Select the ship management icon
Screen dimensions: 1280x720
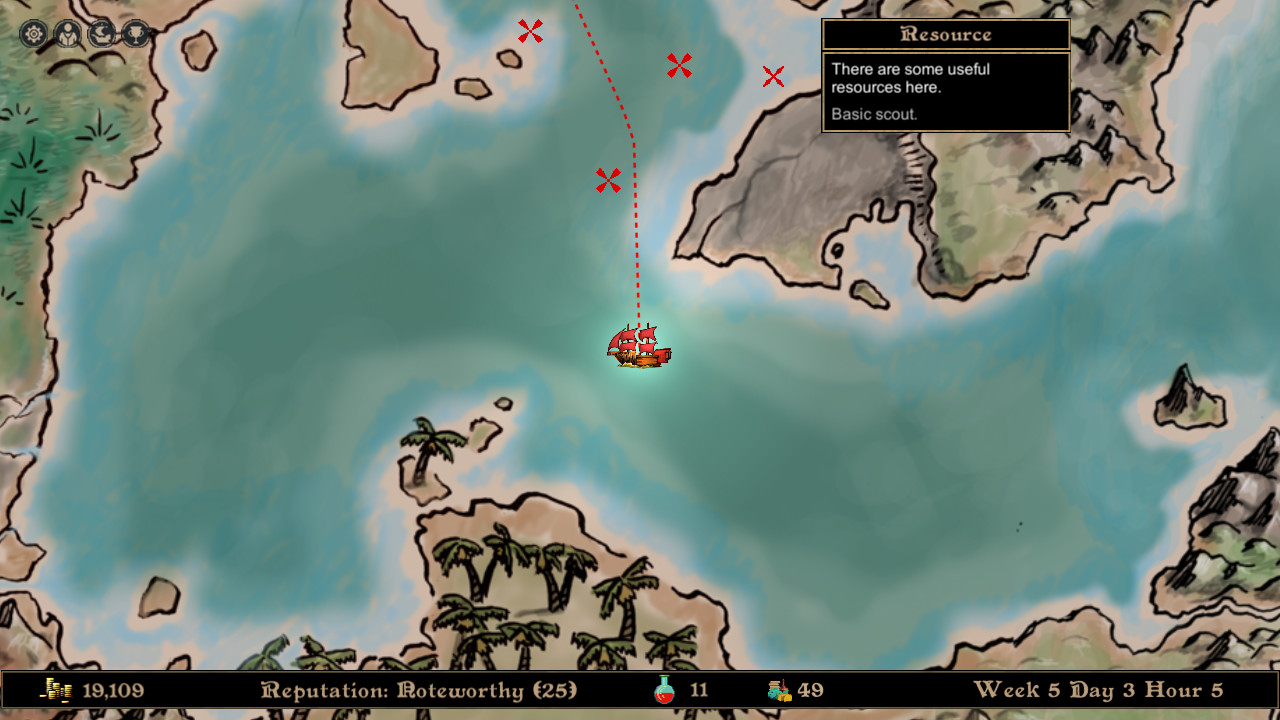(99, 33)
